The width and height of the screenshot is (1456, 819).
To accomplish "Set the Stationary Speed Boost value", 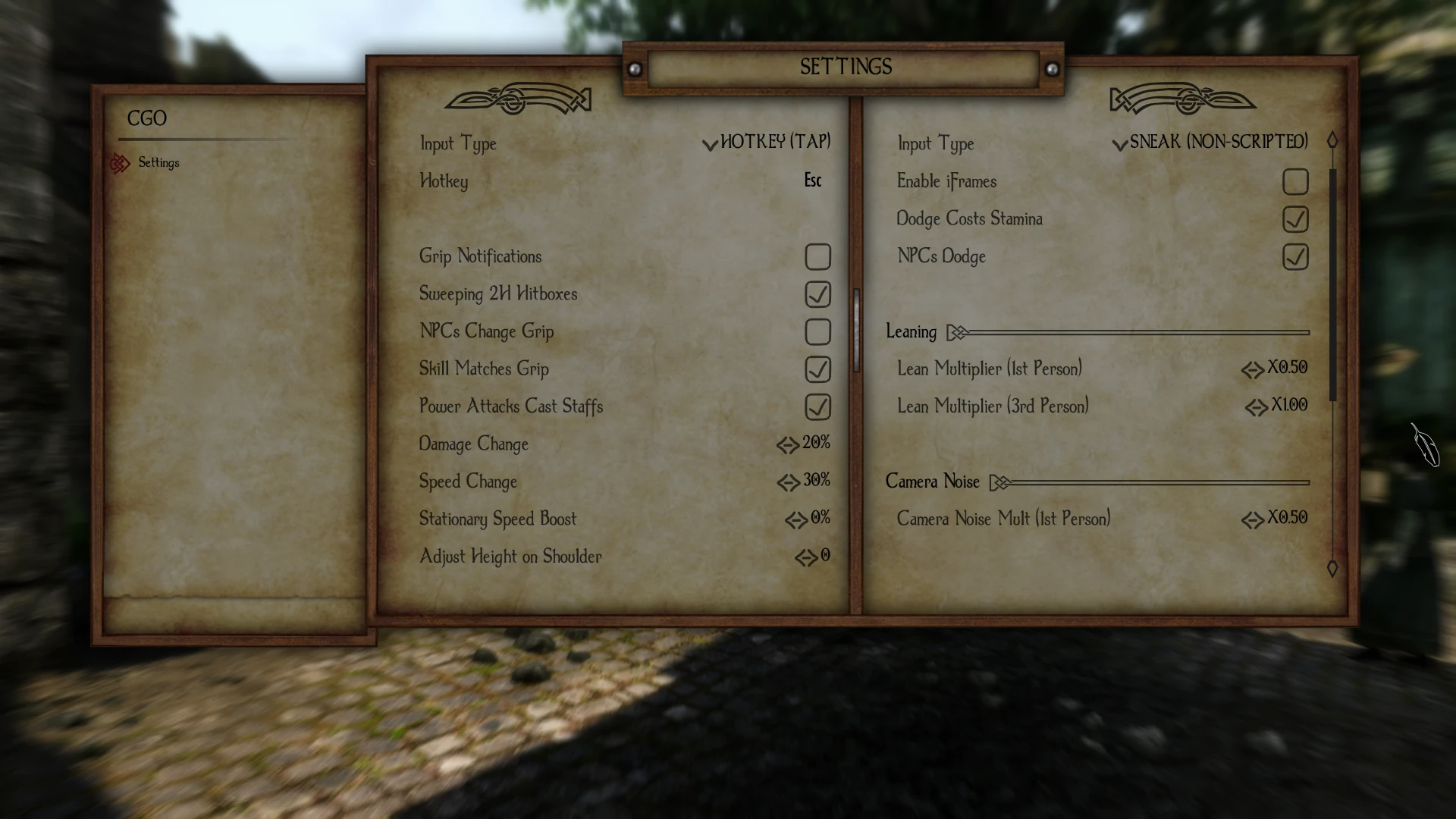I will click(x=808, y=519).
